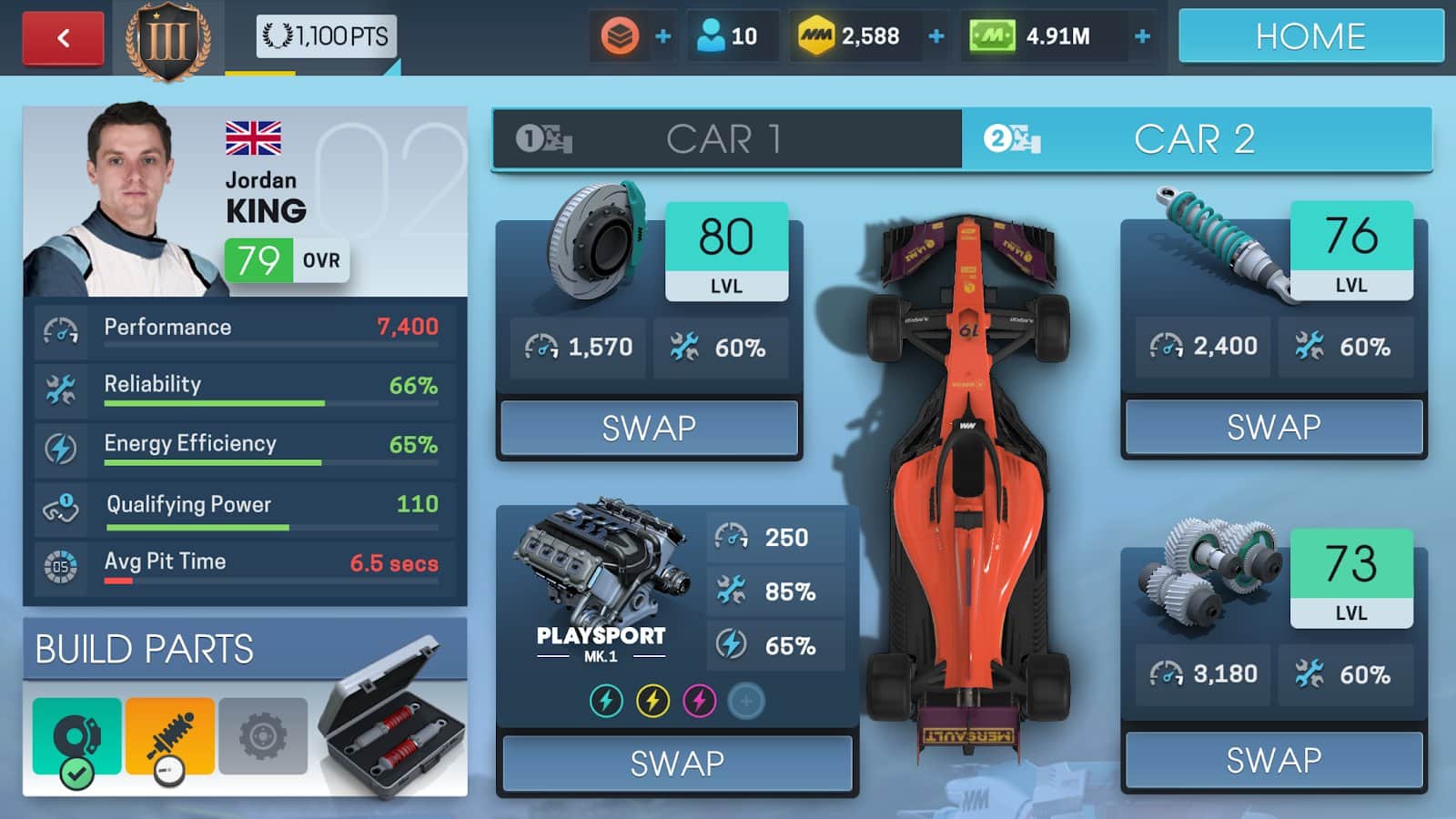Click the empty plus engine power-up slot
The height and width of the screenshot is (819, 1456).
coord(746,701)
